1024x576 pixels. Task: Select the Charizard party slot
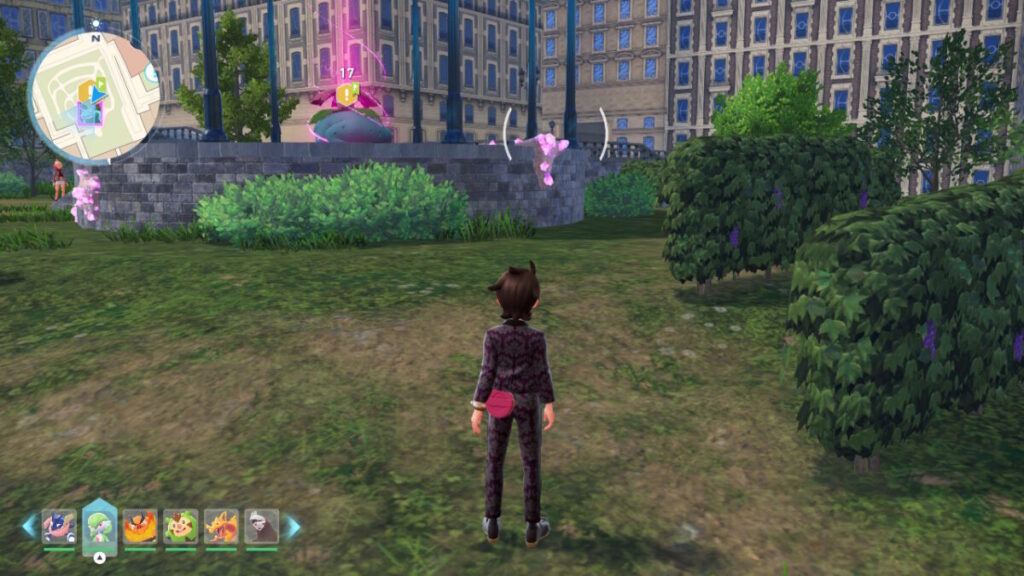(x=221, y=526)
